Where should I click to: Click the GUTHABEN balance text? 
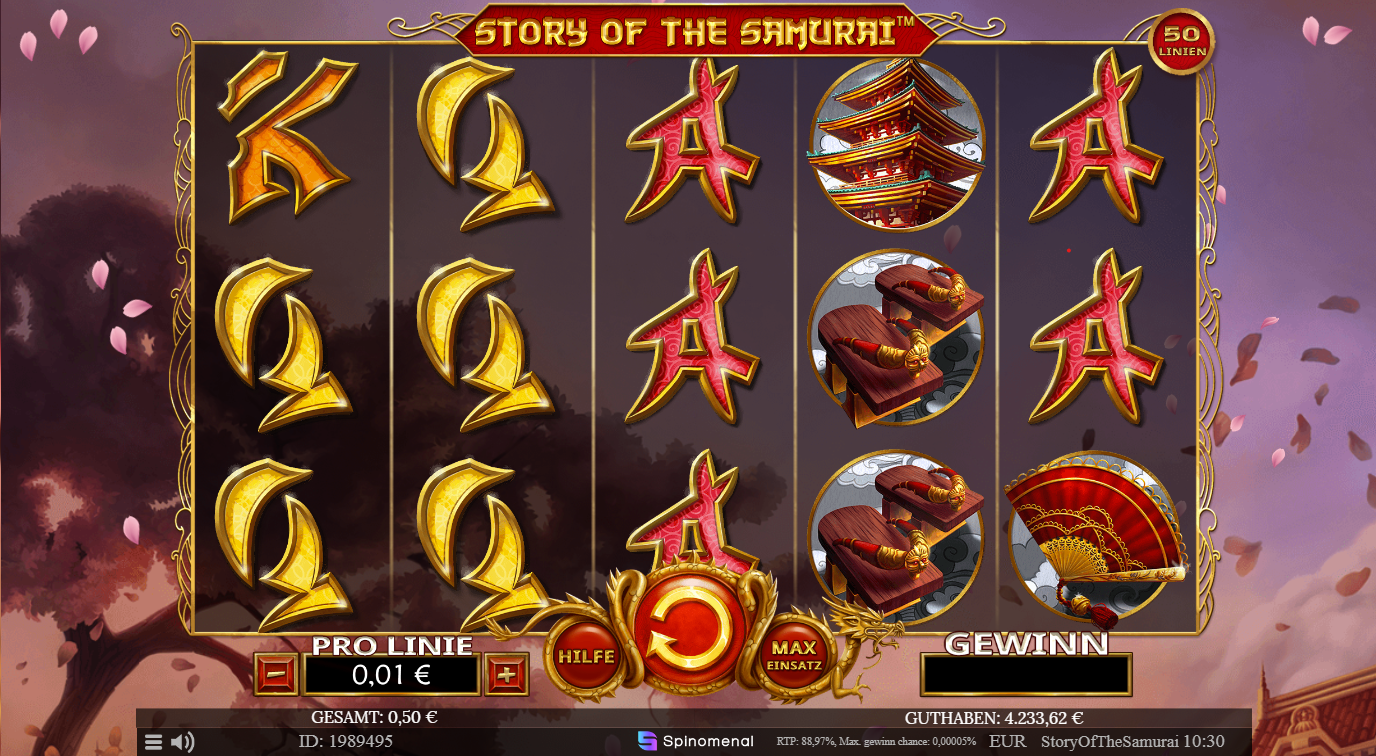coord(993,716)
